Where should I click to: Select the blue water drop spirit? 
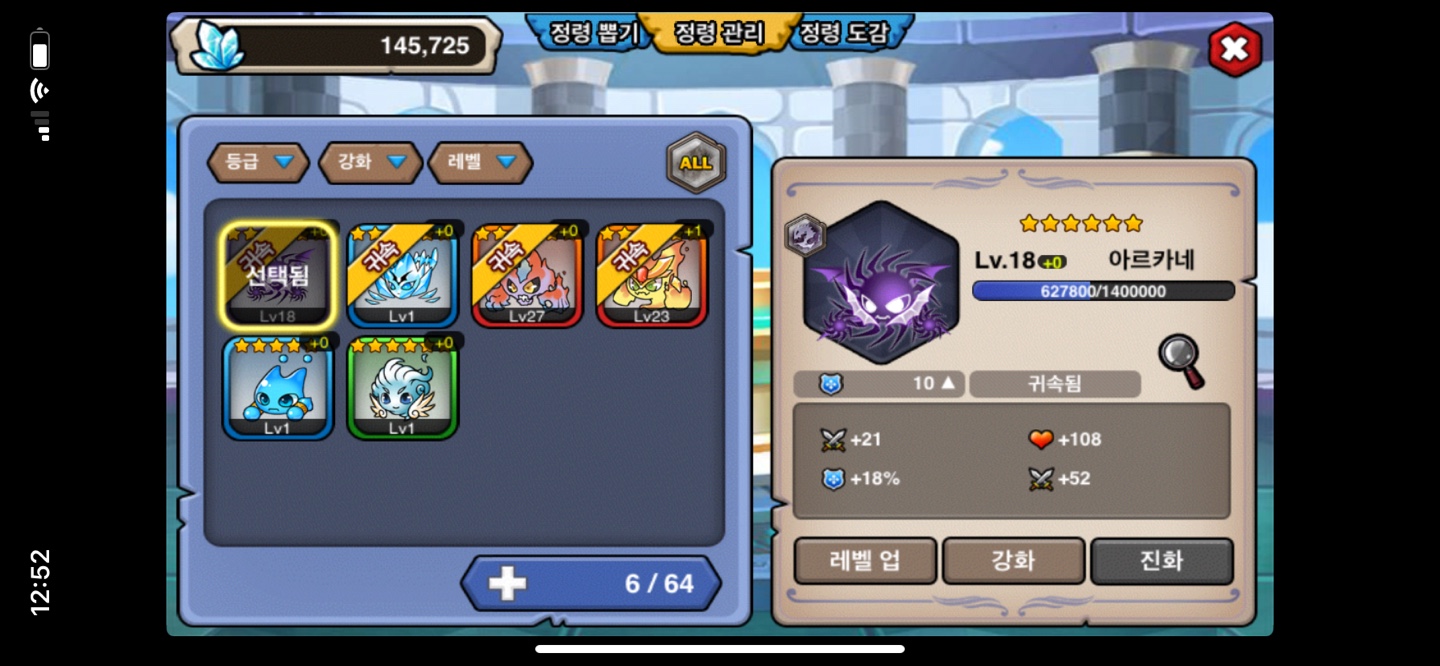tap(278, 388)
